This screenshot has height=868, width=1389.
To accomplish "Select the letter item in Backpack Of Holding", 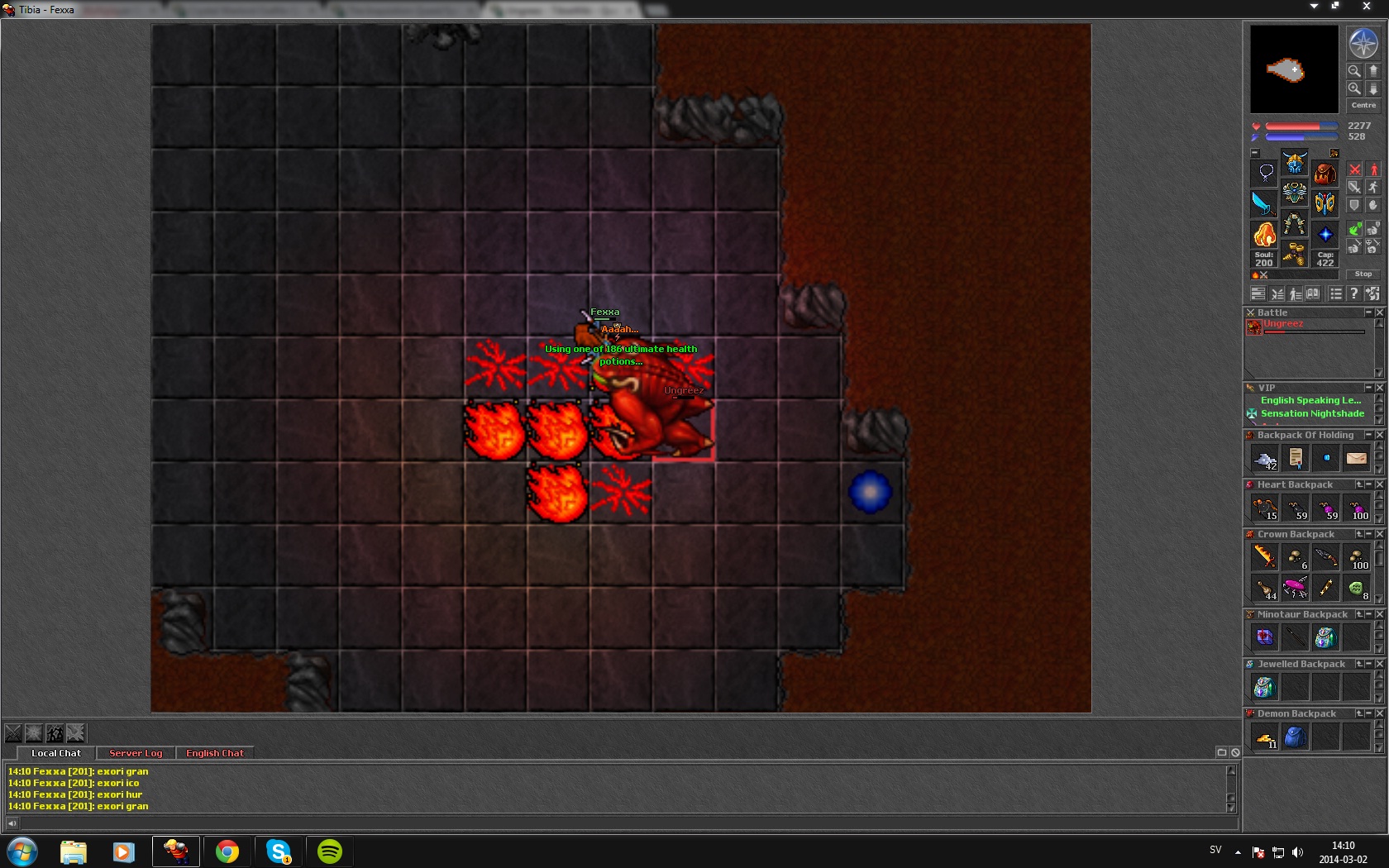I will pyautogui.click(x=1356, y=458).
